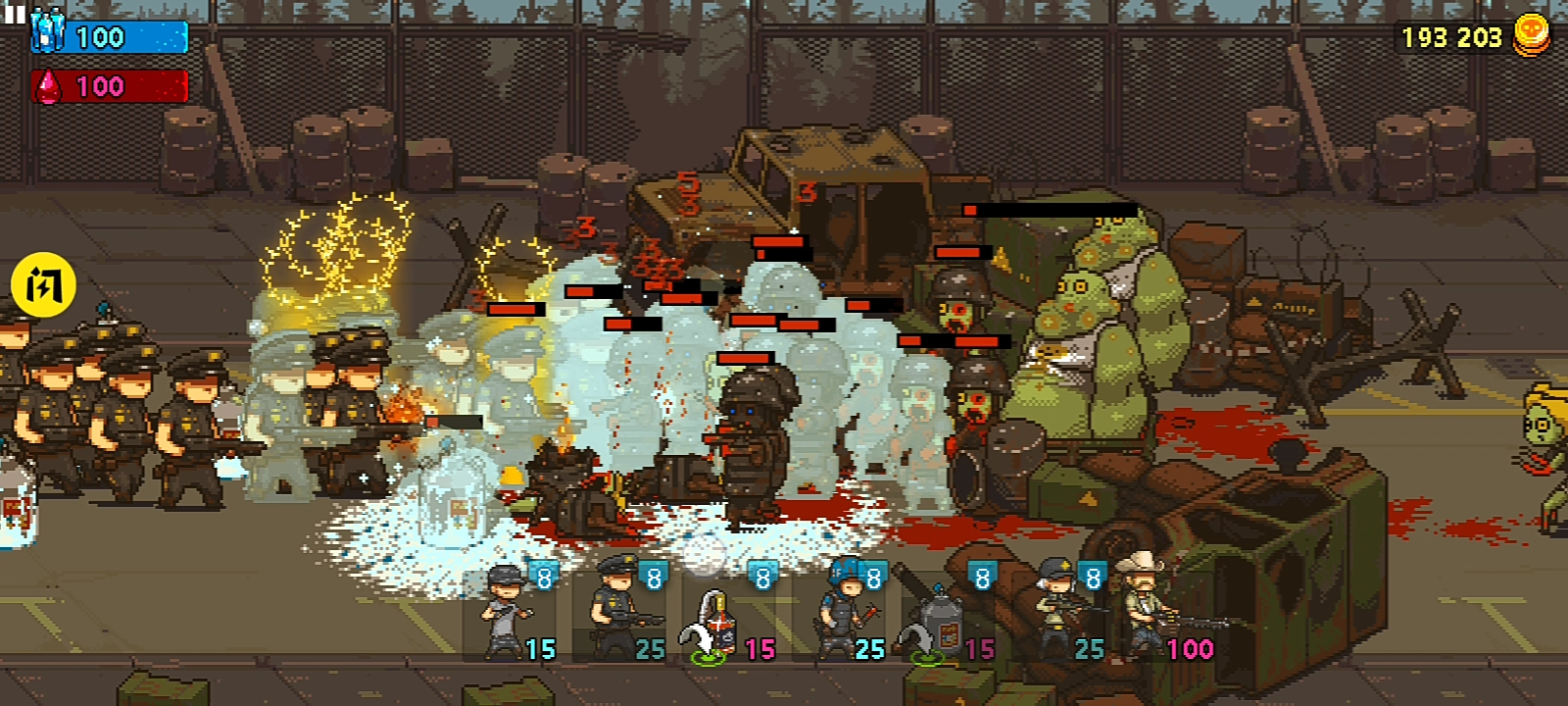The width and height of the screenshot is (1568, 706).
Task: Use the grey gas canister item
Action: [943, 620]
